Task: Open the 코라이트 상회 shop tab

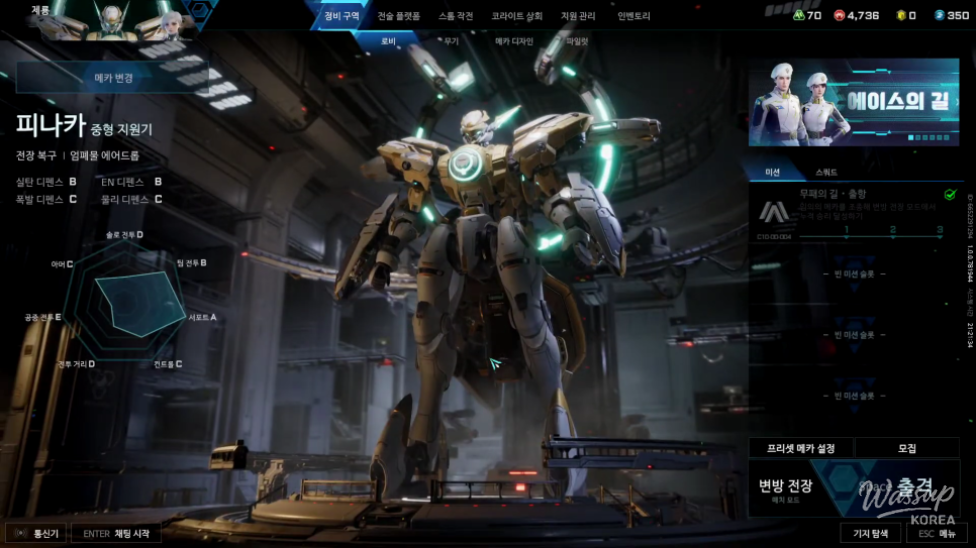Action: tap(517, 16)
